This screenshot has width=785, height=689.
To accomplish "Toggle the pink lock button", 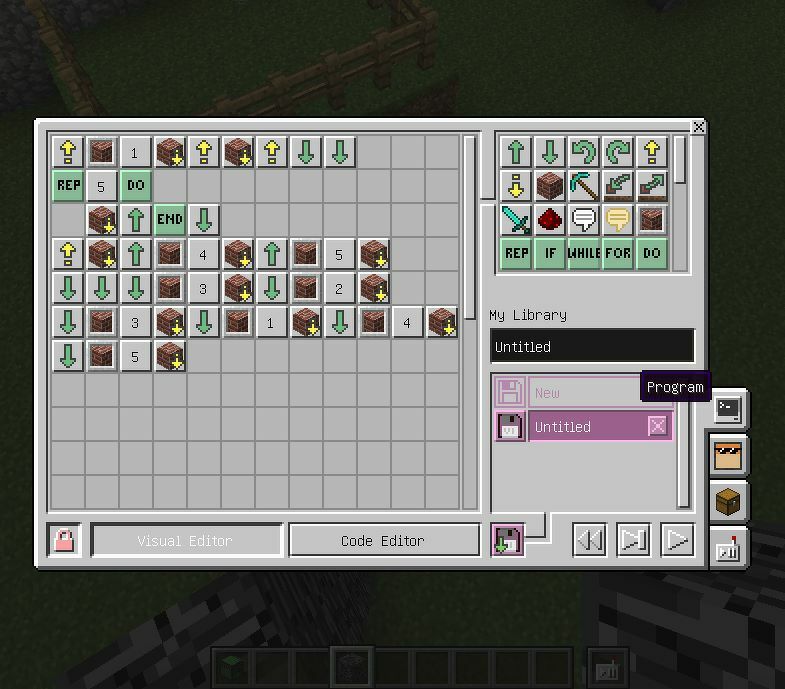I will (x=64, y=541).
